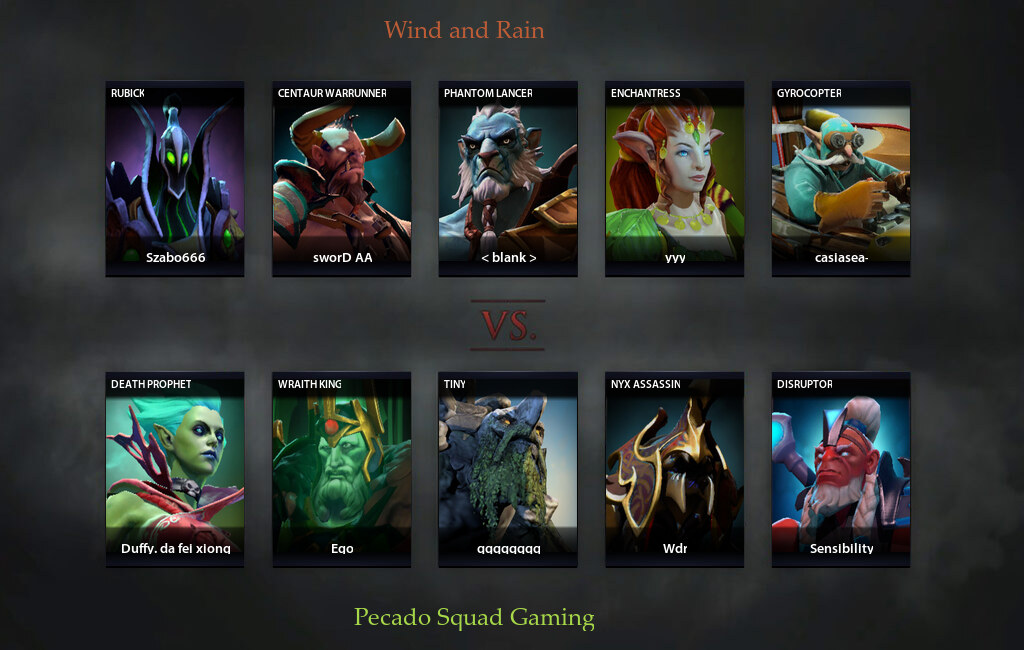Pick the Disruptor hero card
1024x650 pixels.
point(840,469)
